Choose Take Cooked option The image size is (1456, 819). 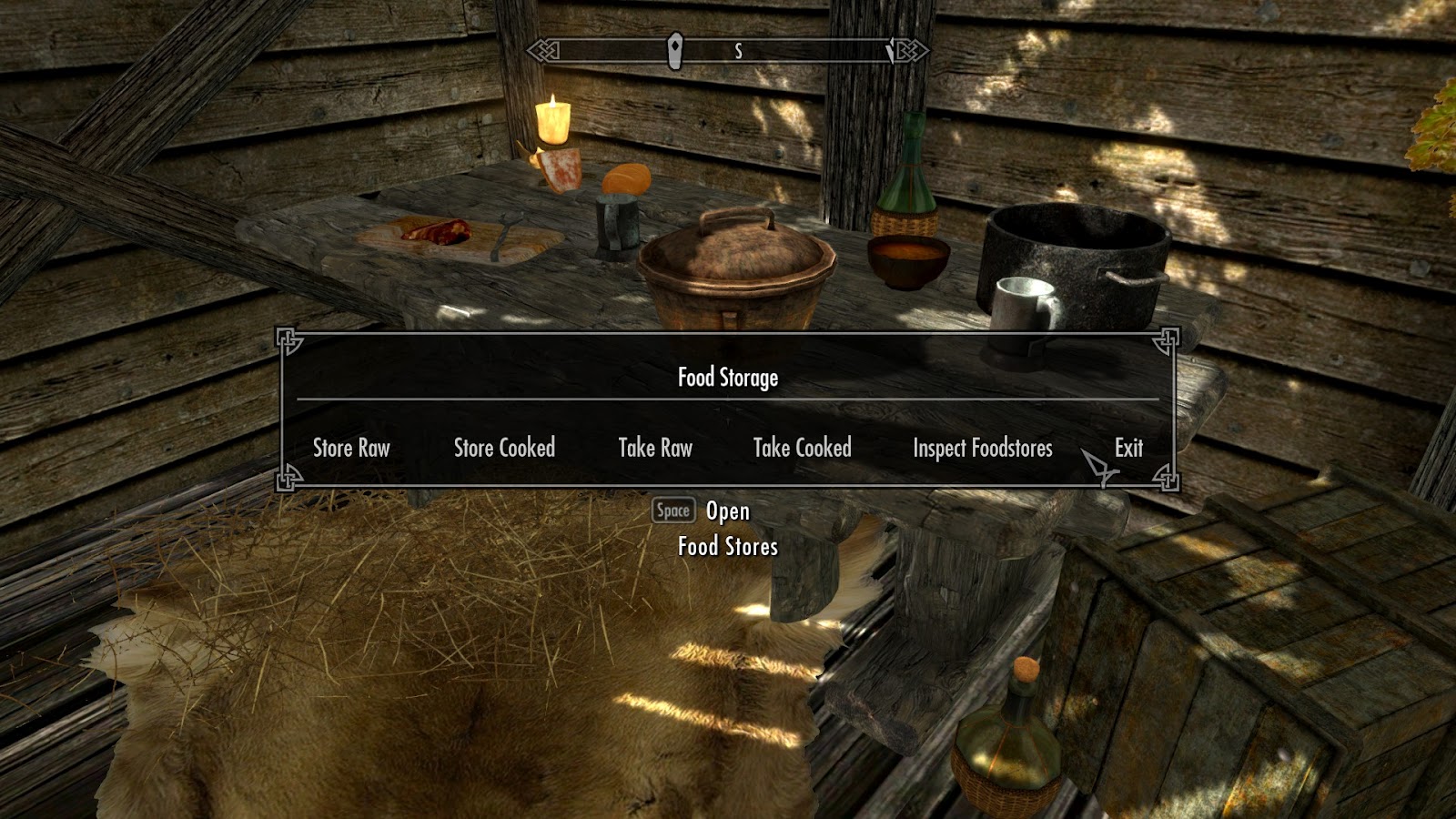(803, 448)
